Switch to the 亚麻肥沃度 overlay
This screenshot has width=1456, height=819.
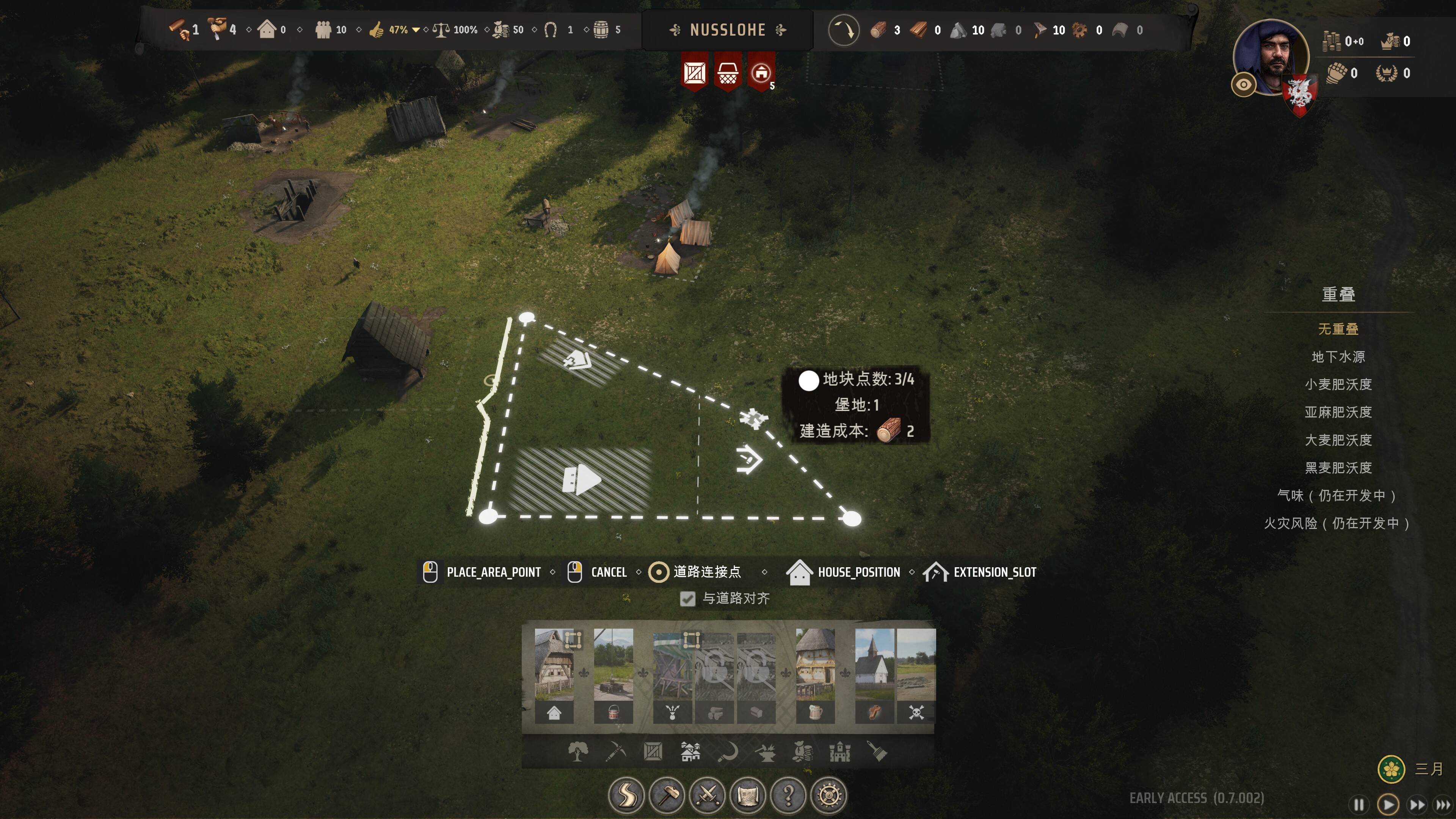point(1338,412)
